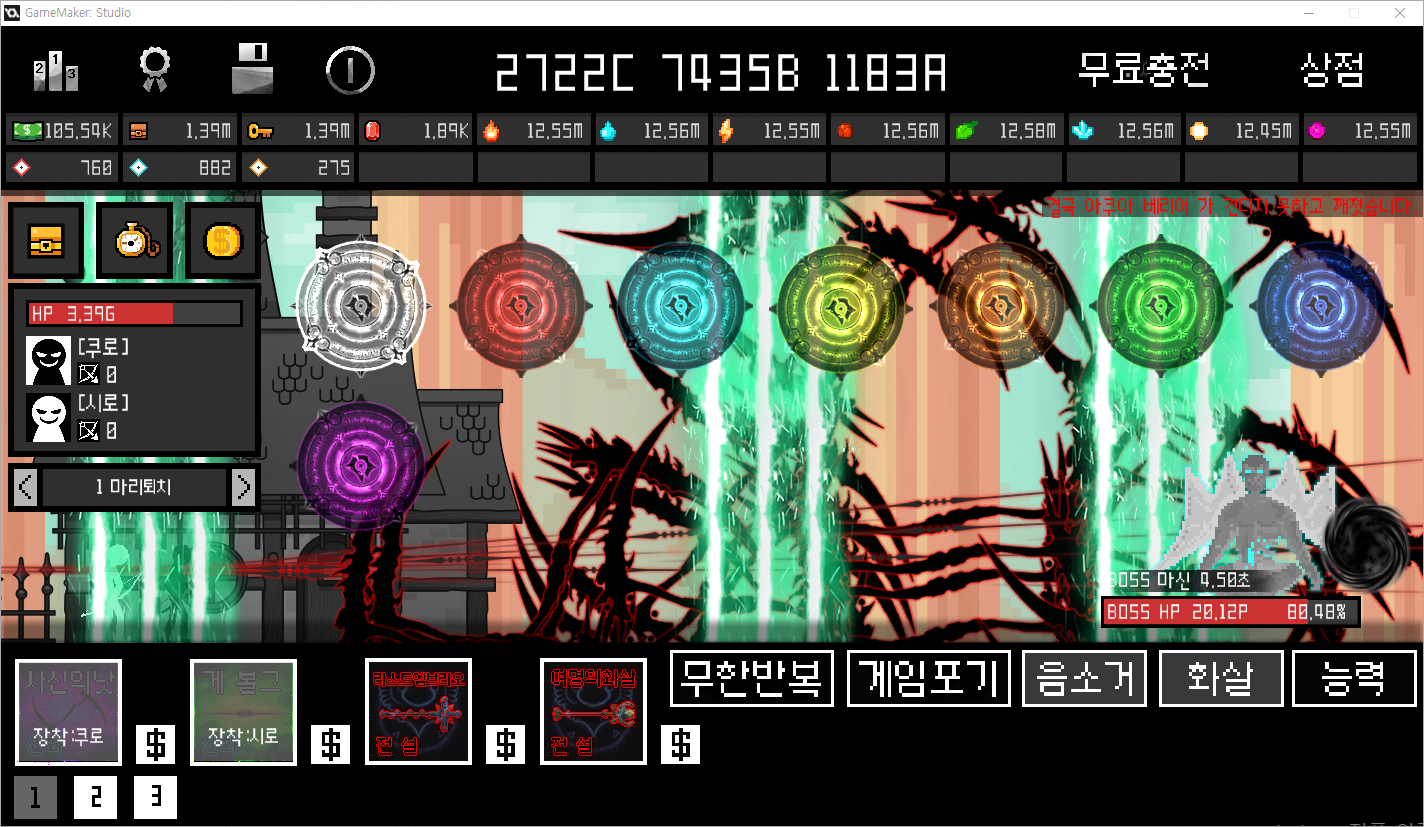Viewport: 1424px width, 827px height.
Task: Click the achievement medal icon
Action: click(153, 71)
